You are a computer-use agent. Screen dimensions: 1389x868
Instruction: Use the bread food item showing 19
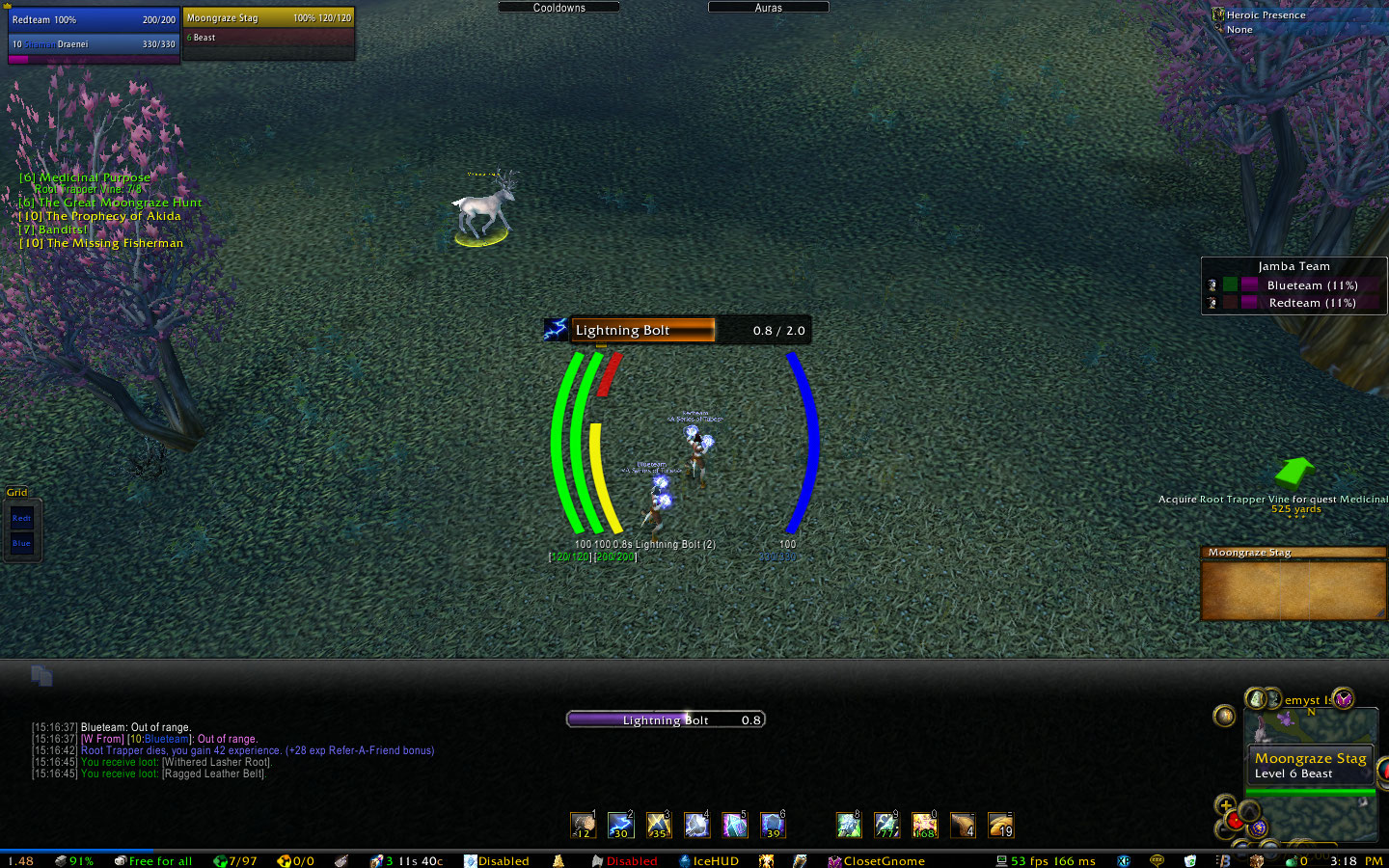pyautogui.click(x=1001, y=826)
